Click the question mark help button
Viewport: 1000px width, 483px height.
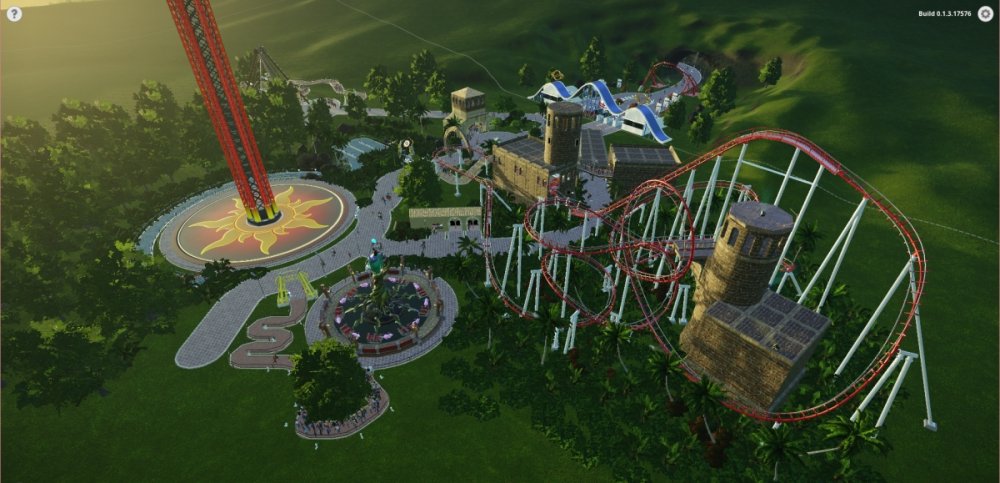(x=14, y=14)
